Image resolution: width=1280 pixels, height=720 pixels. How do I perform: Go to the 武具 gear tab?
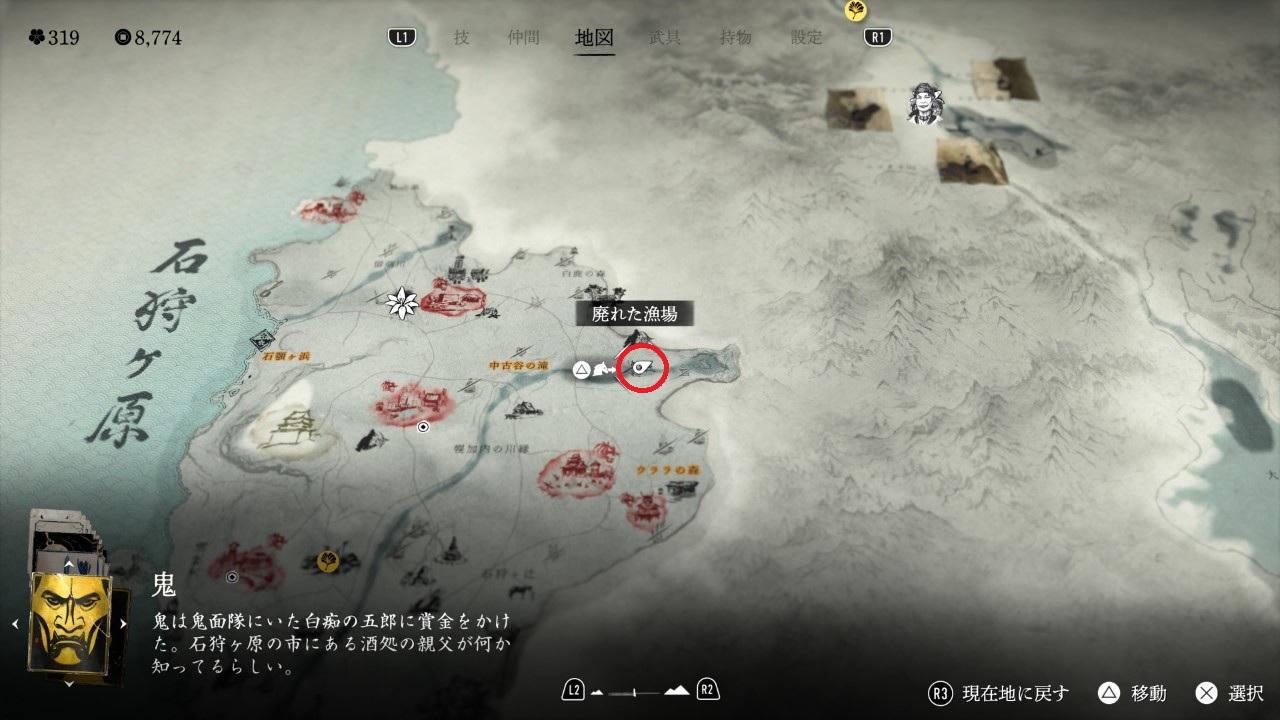click(x=665, y=38)
